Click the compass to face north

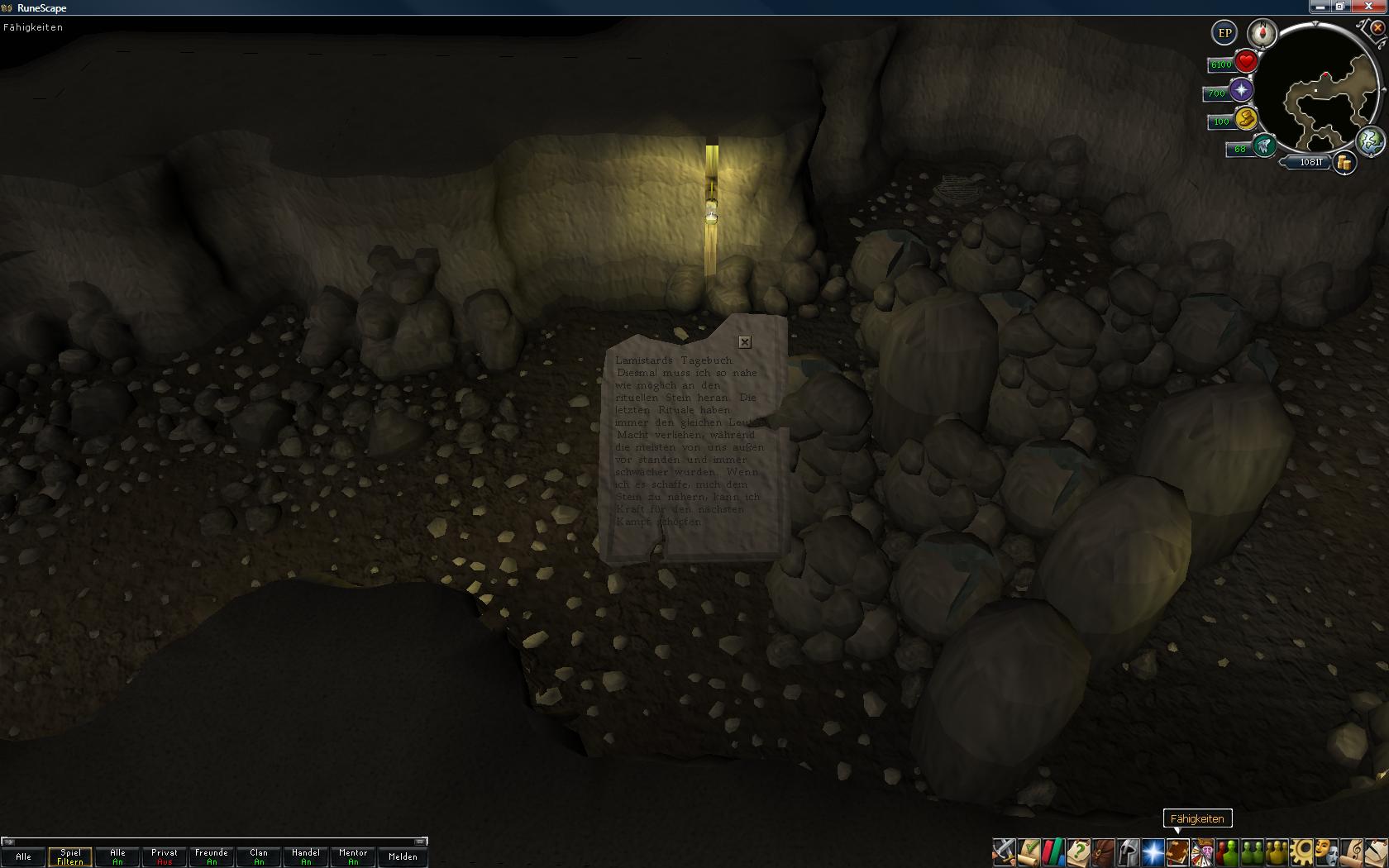[1262, 33]
